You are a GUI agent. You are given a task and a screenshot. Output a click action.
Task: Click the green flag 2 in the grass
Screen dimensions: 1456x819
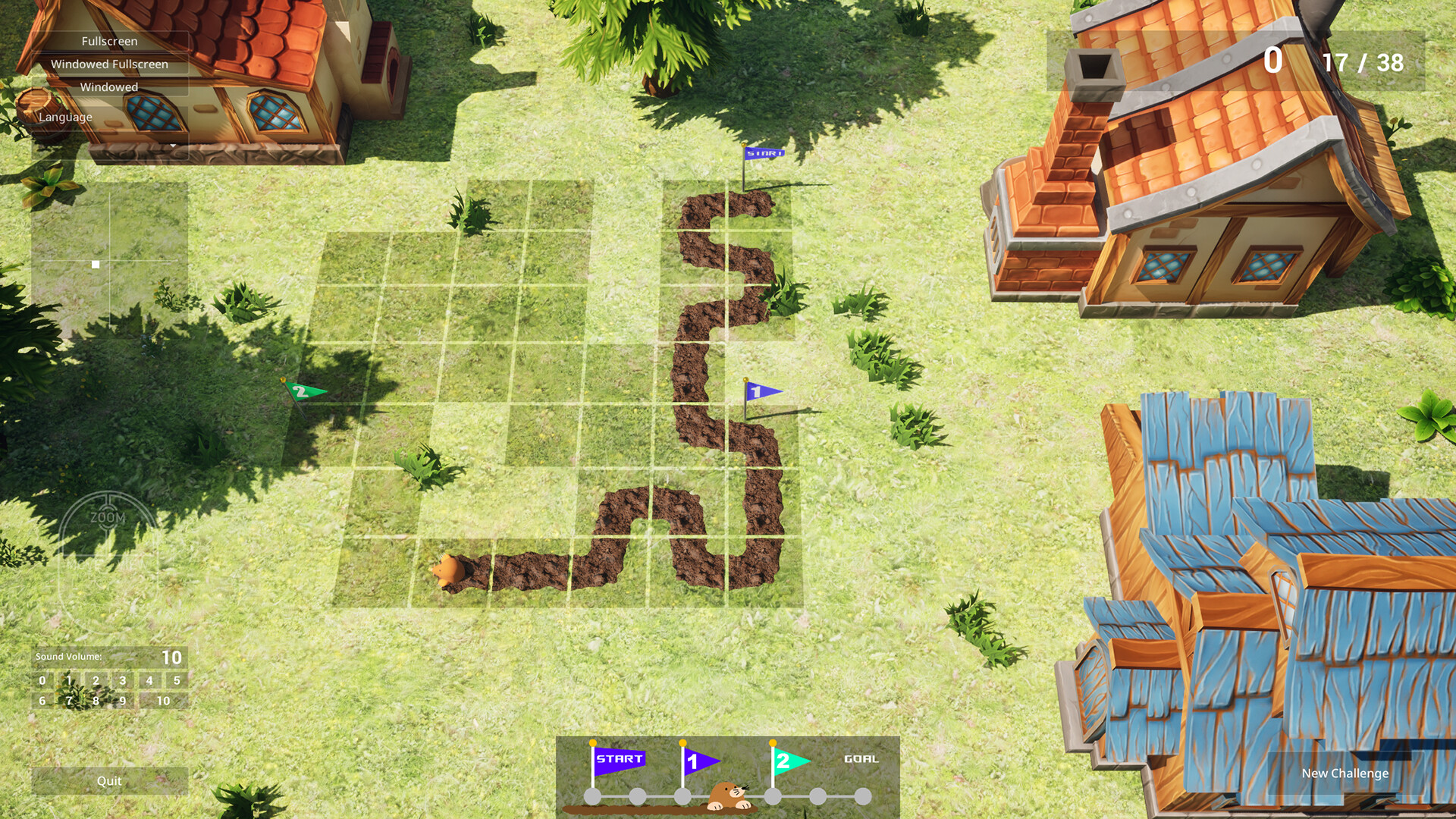click(301, 389)
